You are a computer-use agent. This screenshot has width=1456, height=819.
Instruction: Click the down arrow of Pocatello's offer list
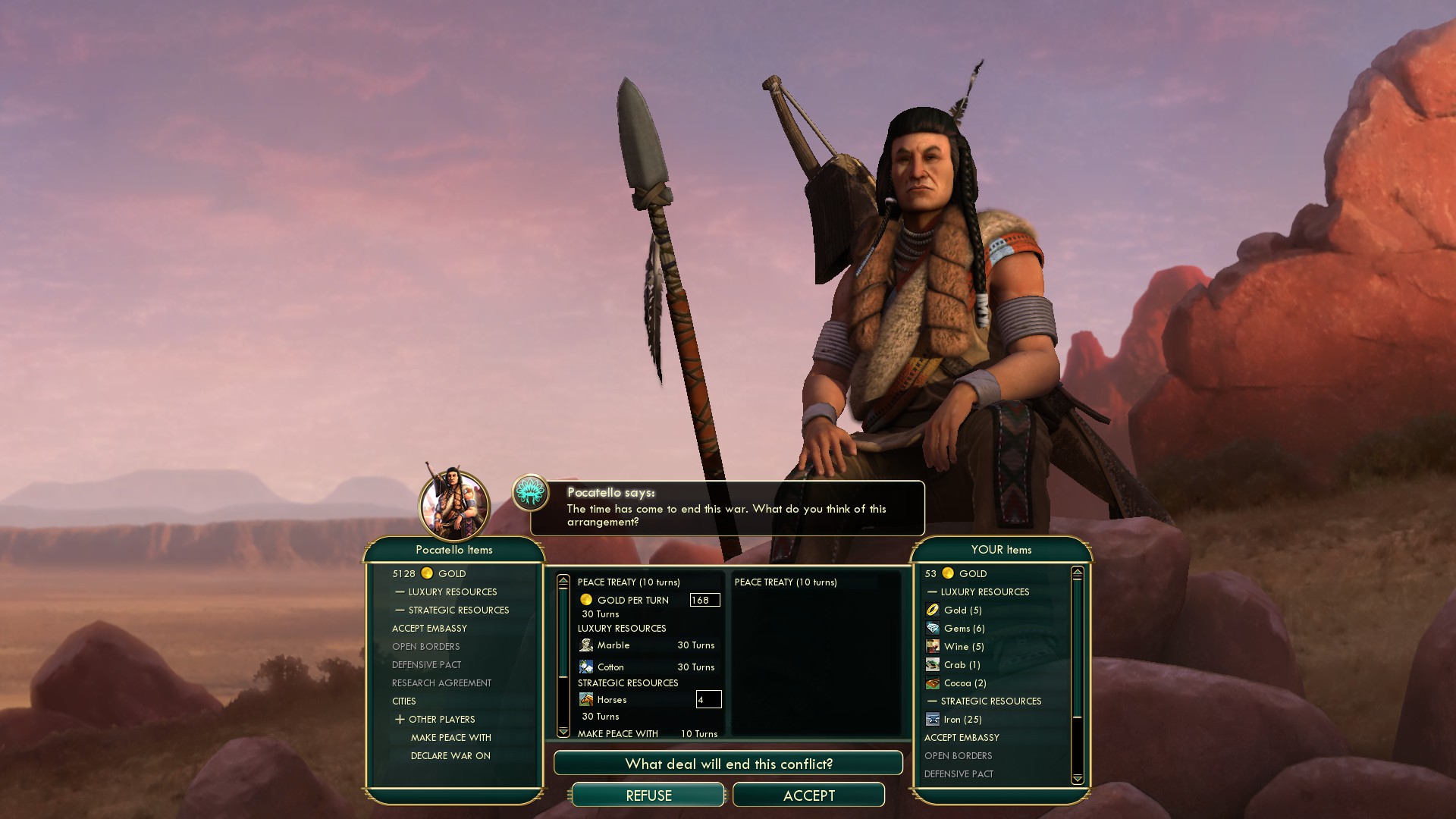coord(563,732)
